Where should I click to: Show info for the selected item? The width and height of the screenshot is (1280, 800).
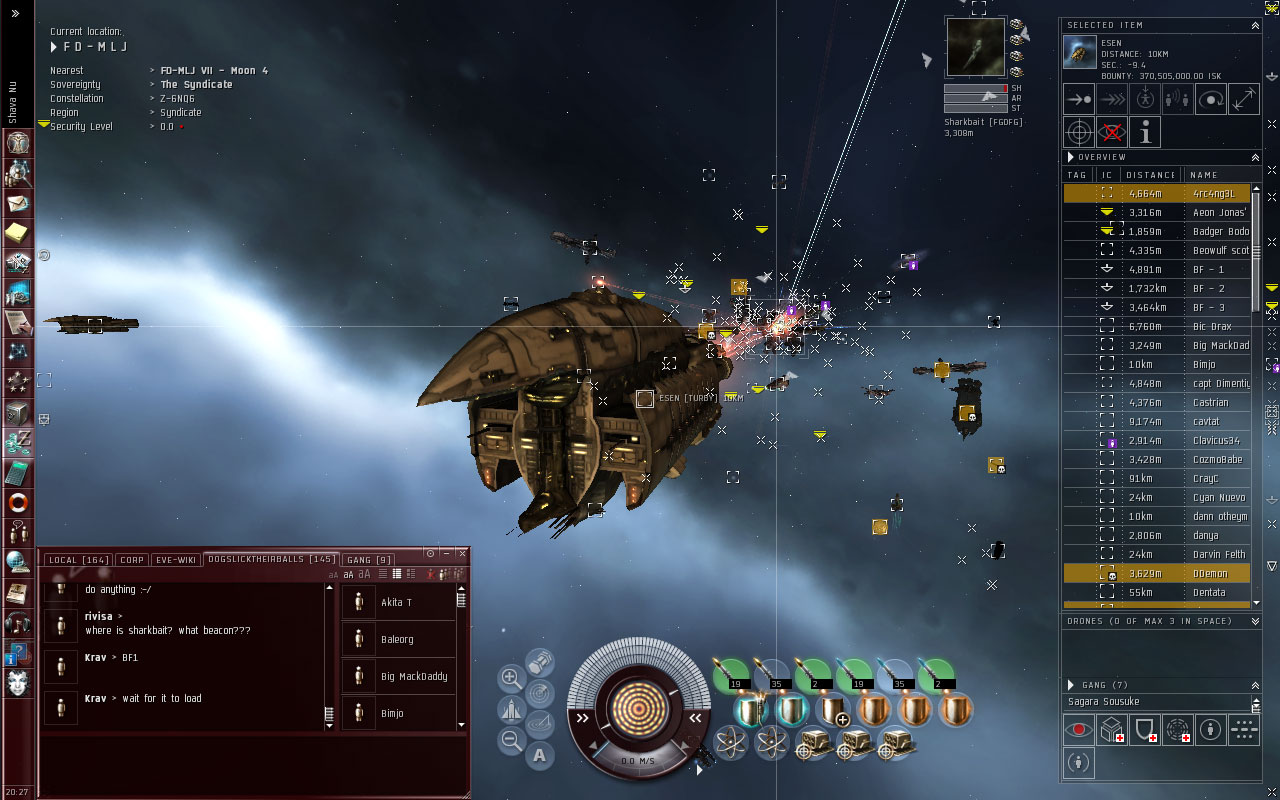[1145, 131]
